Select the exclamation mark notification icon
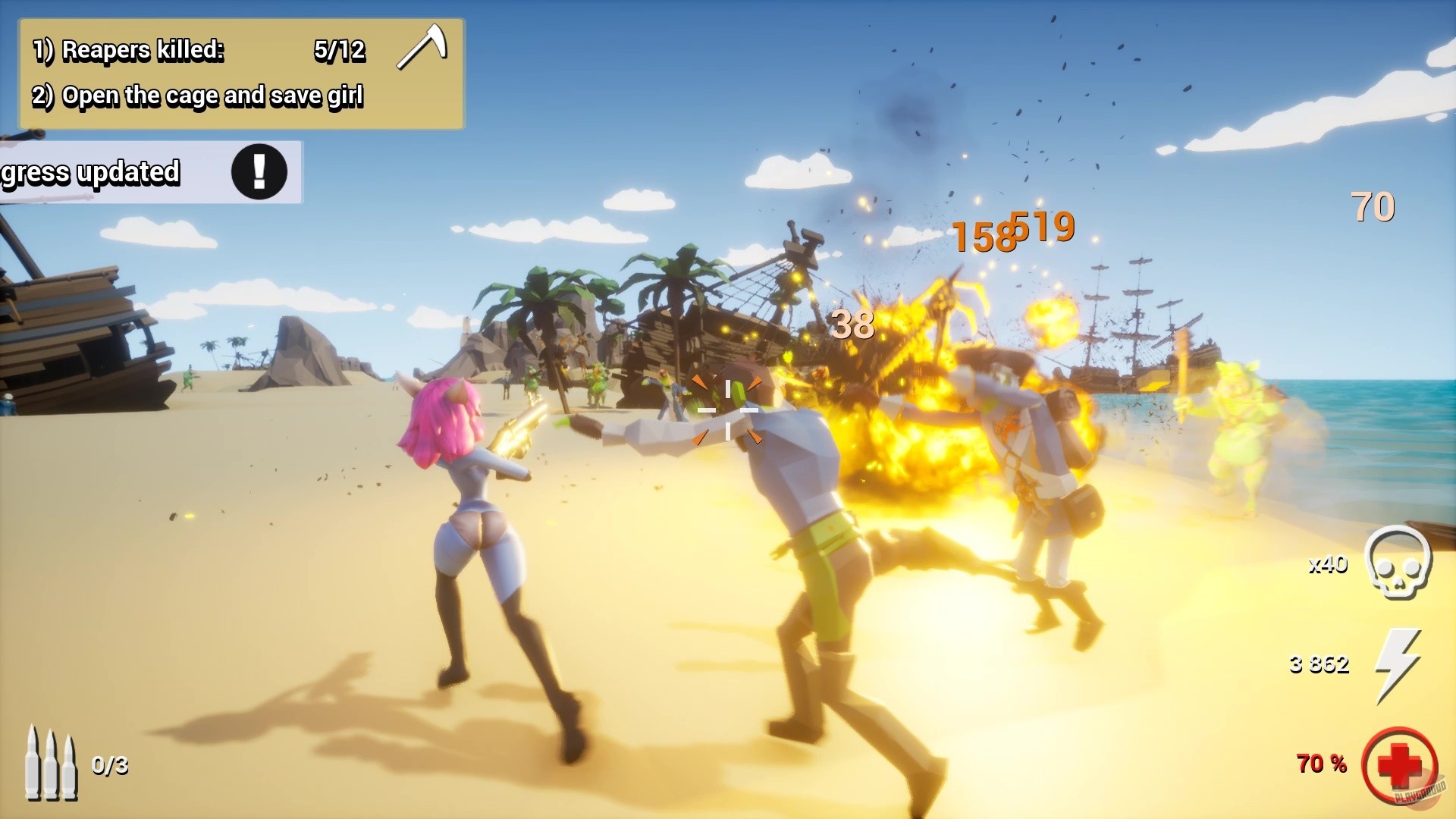 pyautogui.click(x=259, y=173)
